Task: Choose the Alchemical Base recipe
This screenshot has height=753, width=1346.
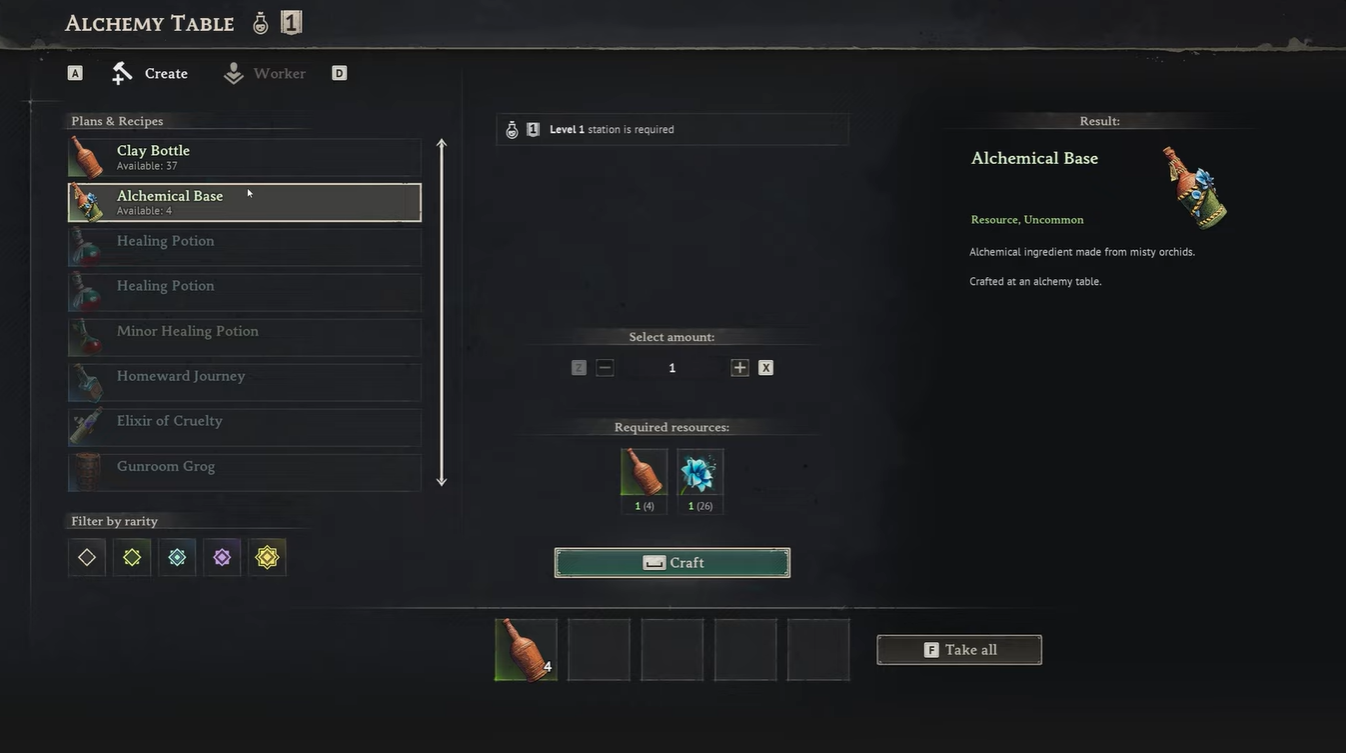Action: 244,202
